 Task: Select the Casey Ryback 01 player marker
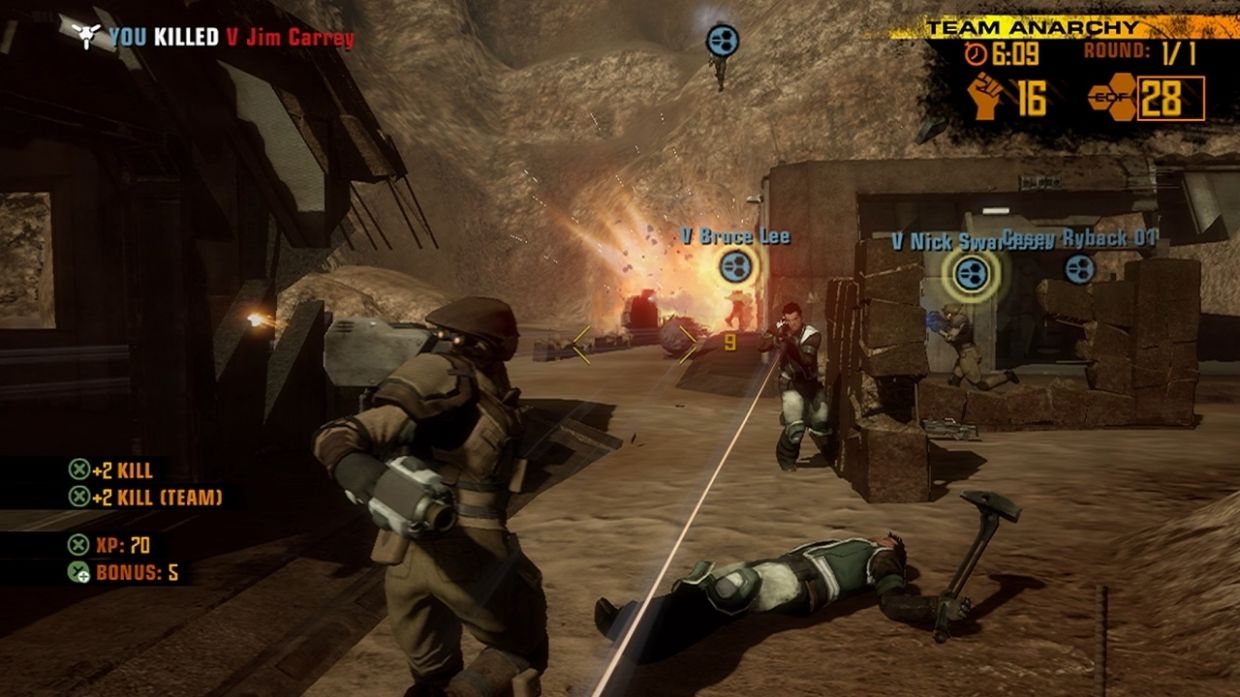click(1079, 268)
